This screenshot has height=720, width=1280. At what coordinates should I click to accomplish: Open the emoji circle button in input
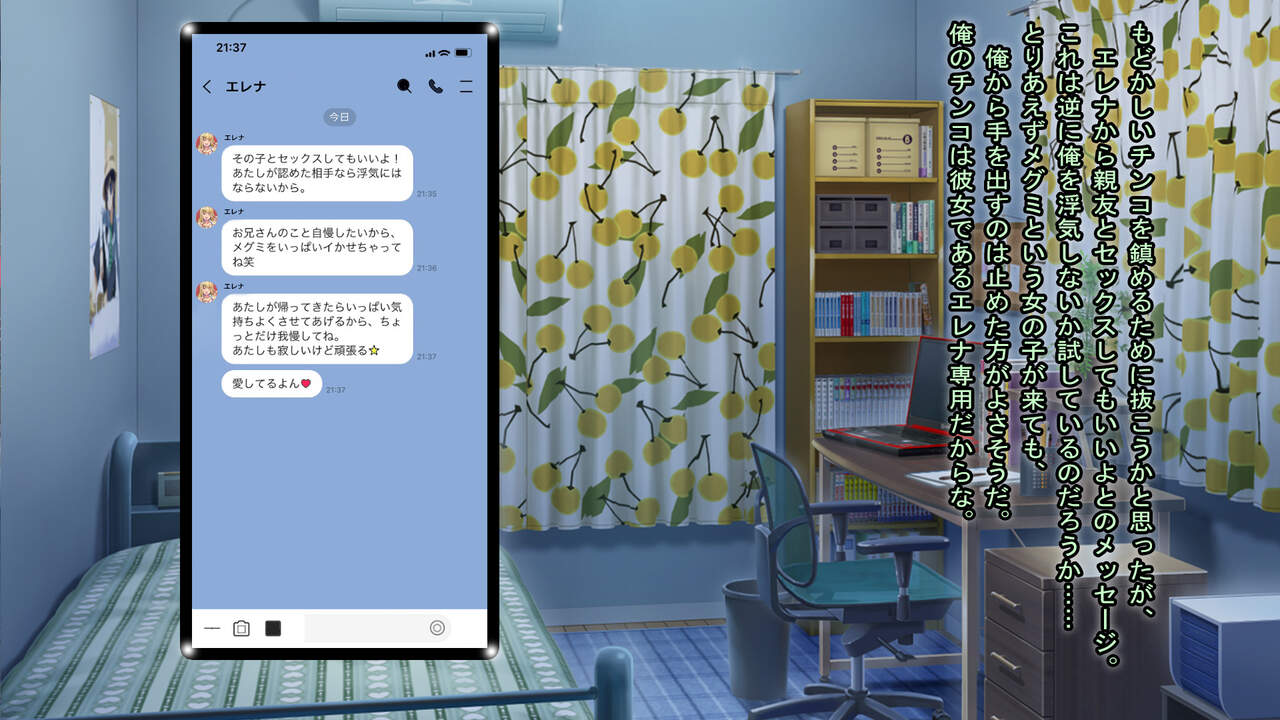point(437,628)
